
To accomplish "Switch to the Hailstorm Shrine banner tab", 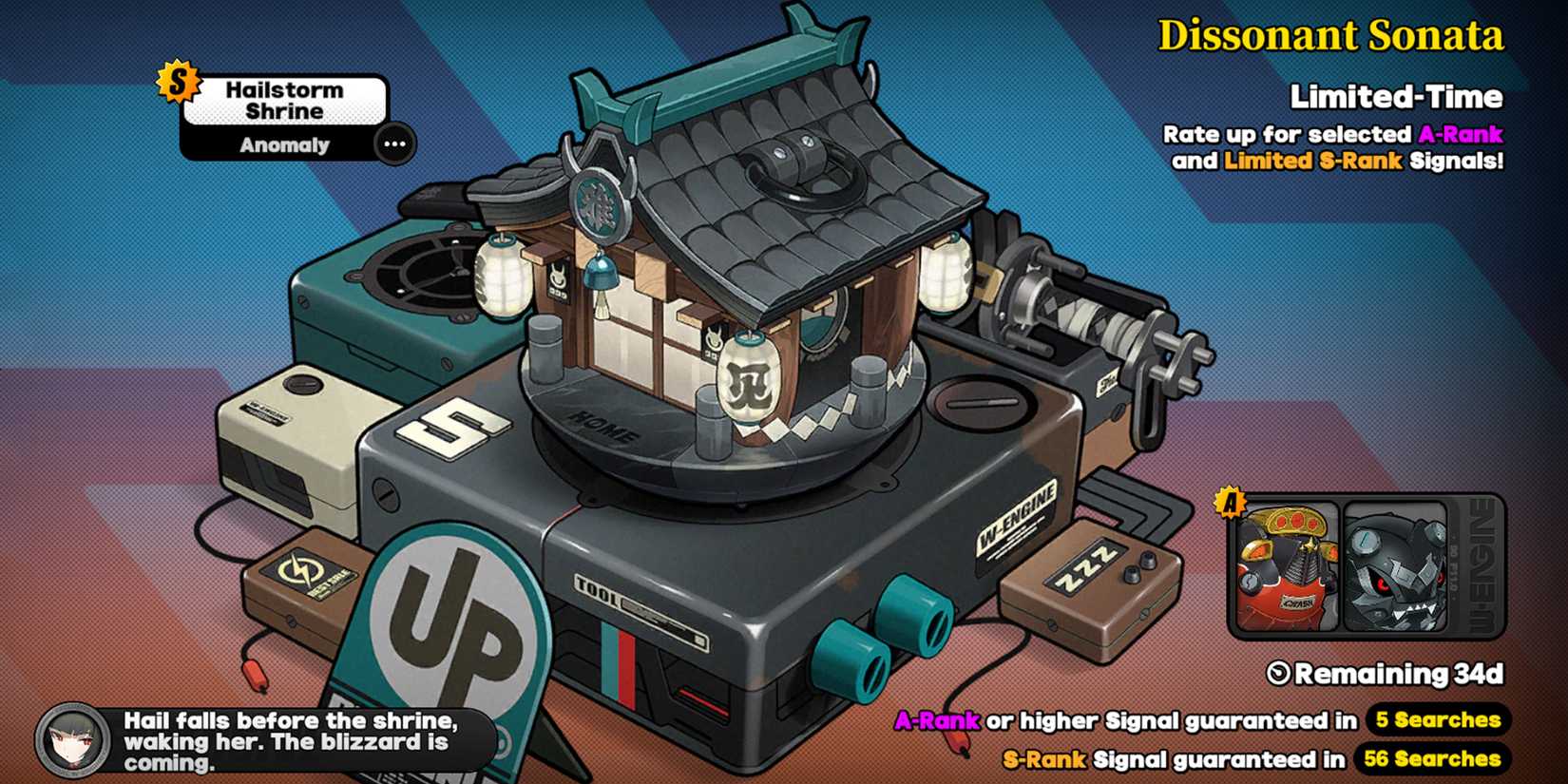I will (x=285, y=99).
